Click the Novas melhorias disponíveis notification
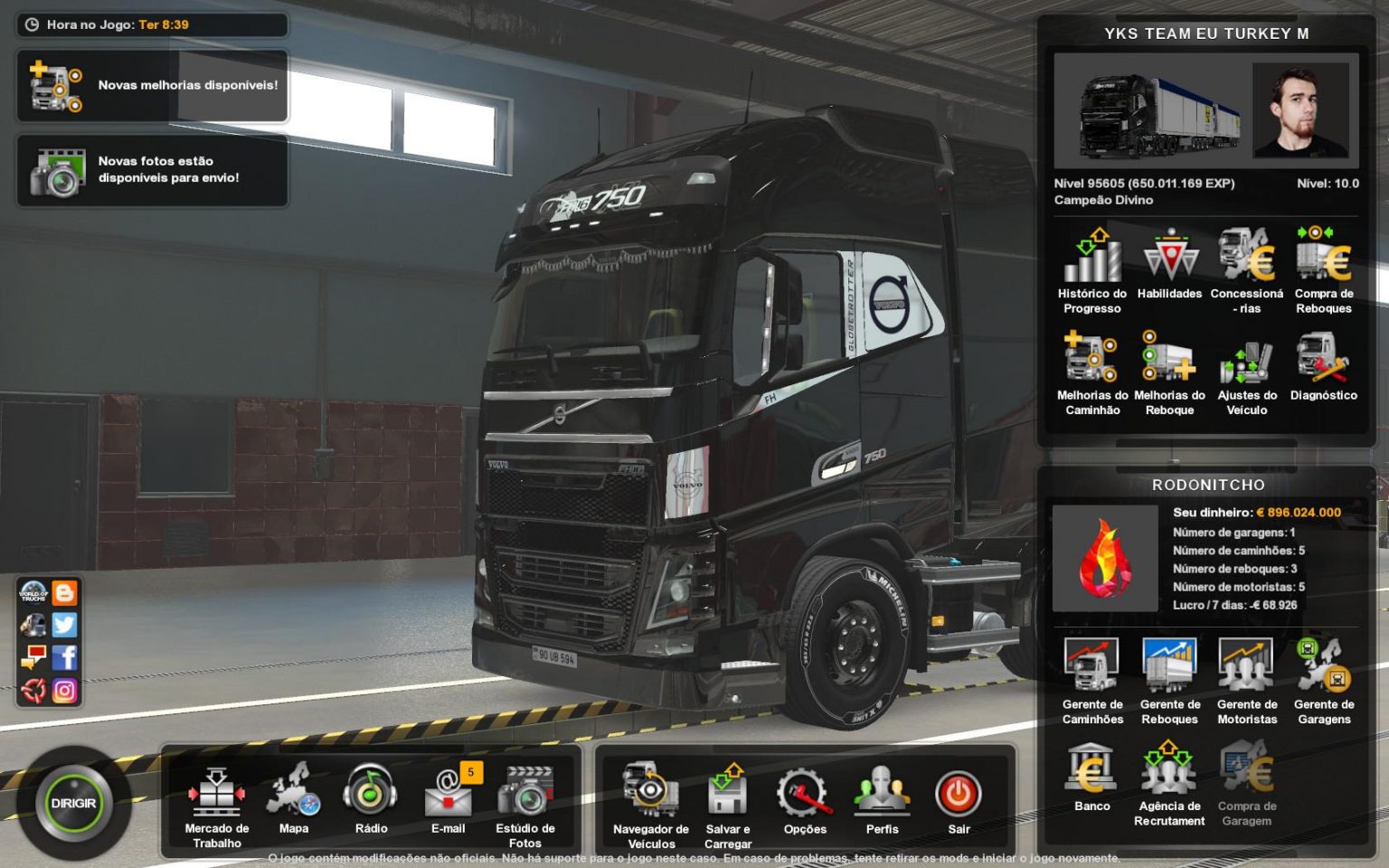 152,86
